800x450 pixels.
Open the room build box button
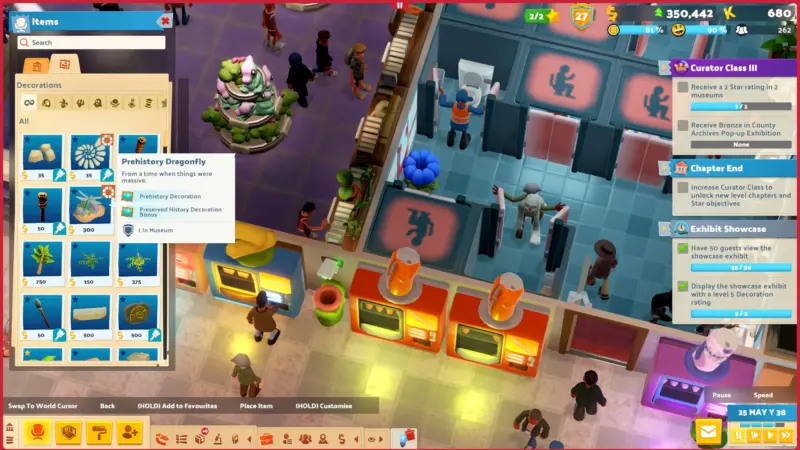point(69,432)
